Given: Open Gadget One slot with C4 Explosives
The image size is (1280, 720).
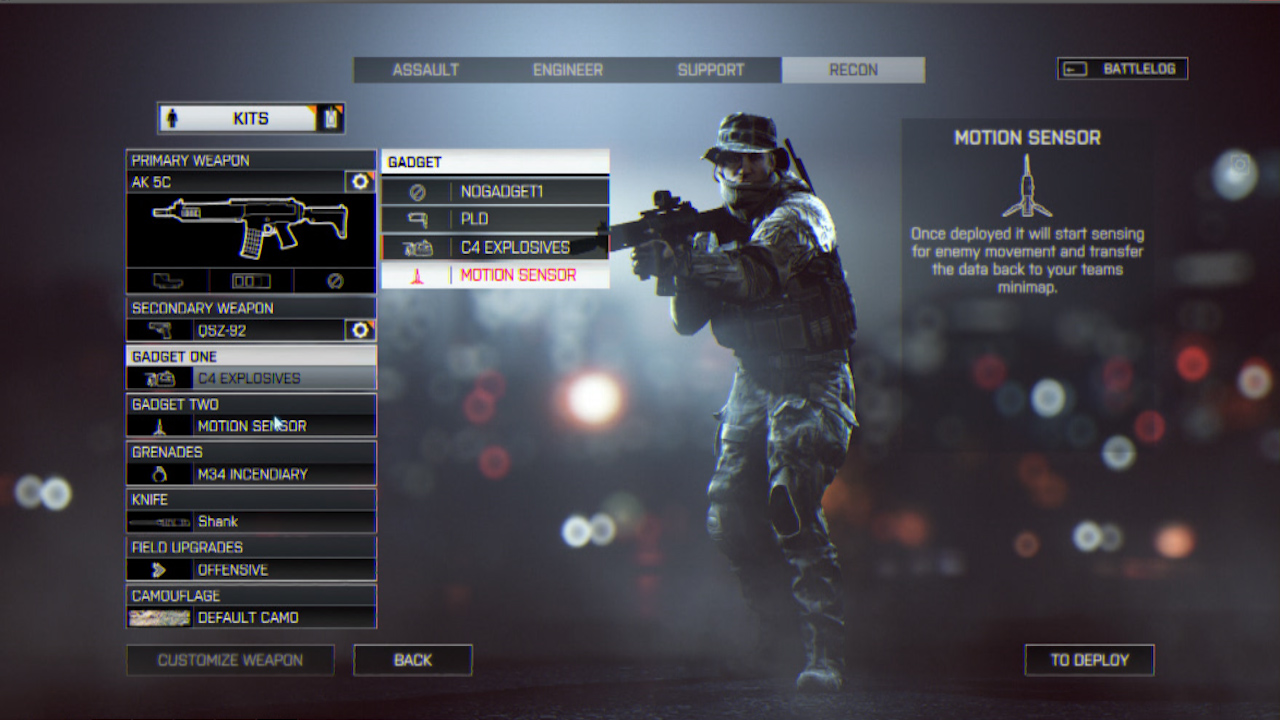Looking at the screenshot, I should pos(251,378).
